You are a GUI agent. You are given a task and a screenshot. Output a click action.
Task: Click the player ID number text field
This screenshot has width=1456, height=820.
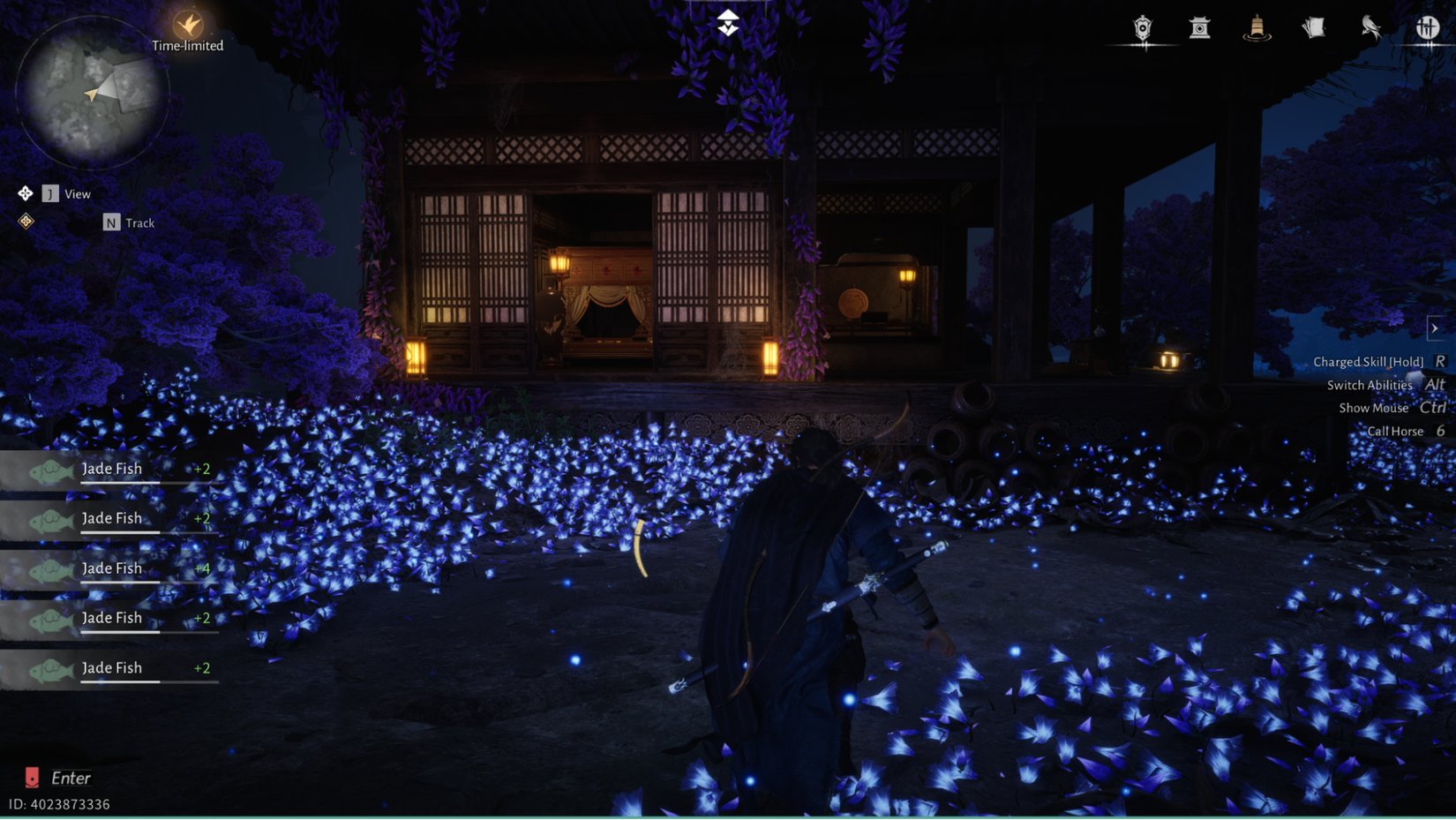[57, 804]
